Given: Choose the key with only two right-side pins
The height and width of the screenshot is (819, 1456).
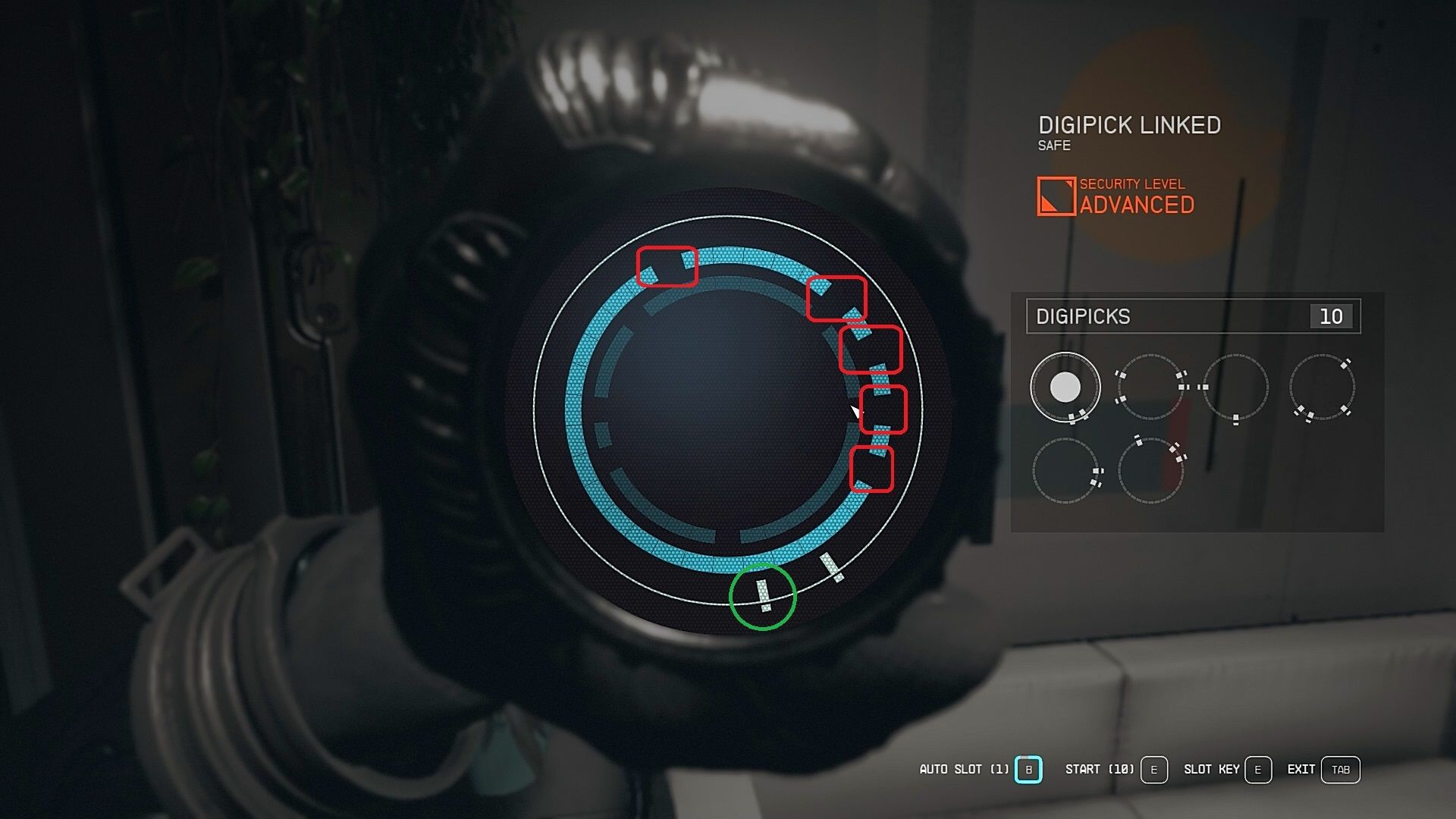Looking at the screenshot, I should [x=1065, y=470].
